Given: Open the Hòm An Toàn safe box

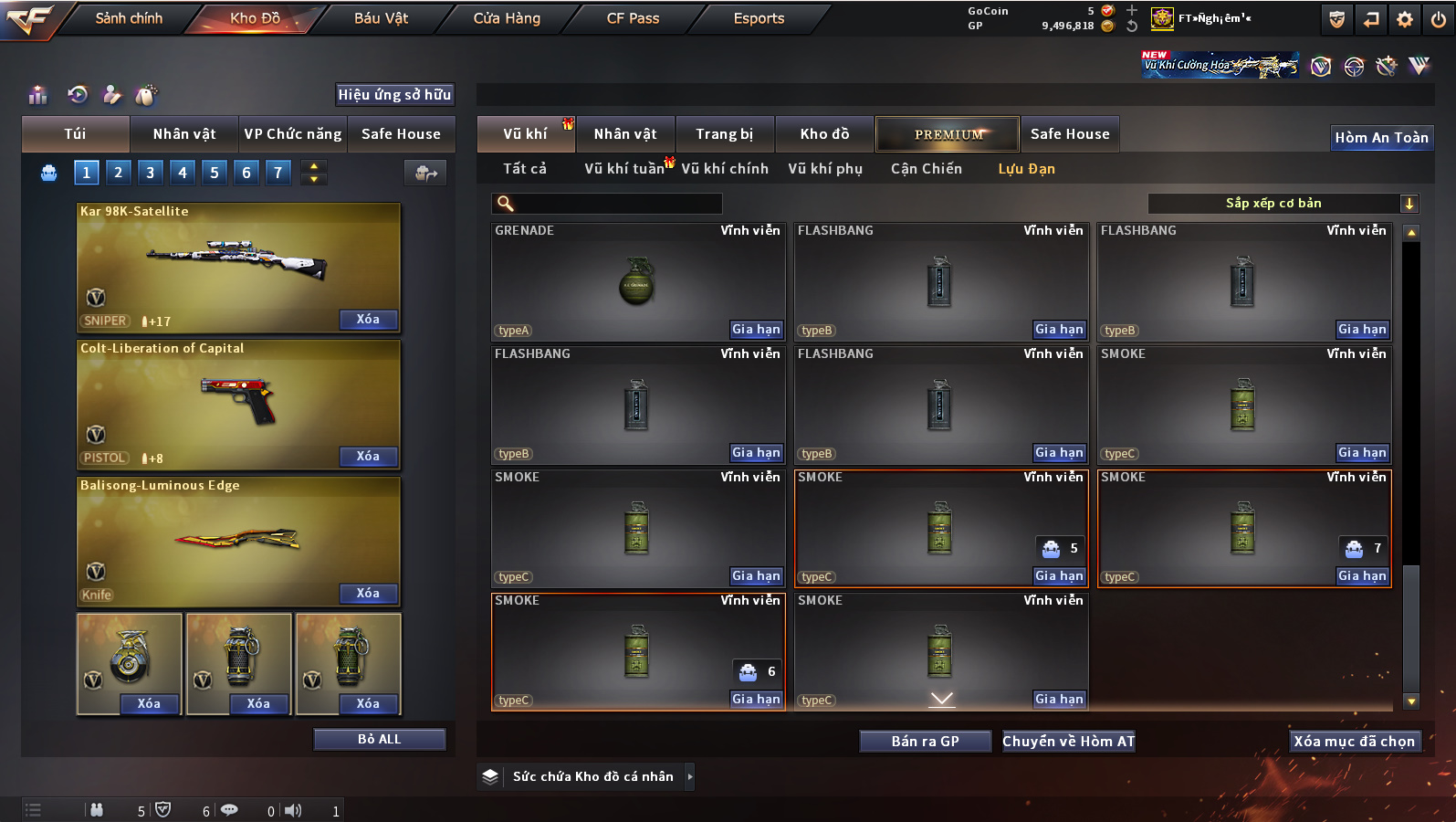Looking at the screenshot, I should (1381, 138).
